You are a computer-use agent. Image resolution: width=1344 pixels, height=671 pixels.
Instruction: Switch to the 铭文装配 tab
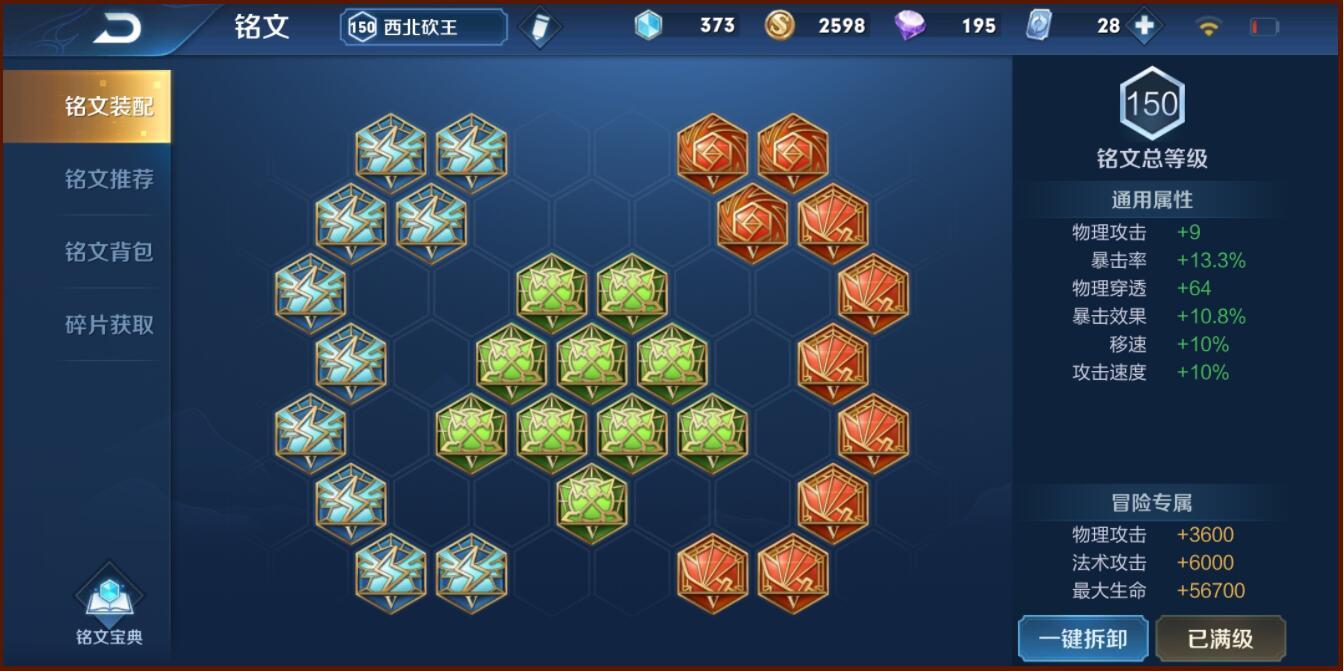coord(109,107)
